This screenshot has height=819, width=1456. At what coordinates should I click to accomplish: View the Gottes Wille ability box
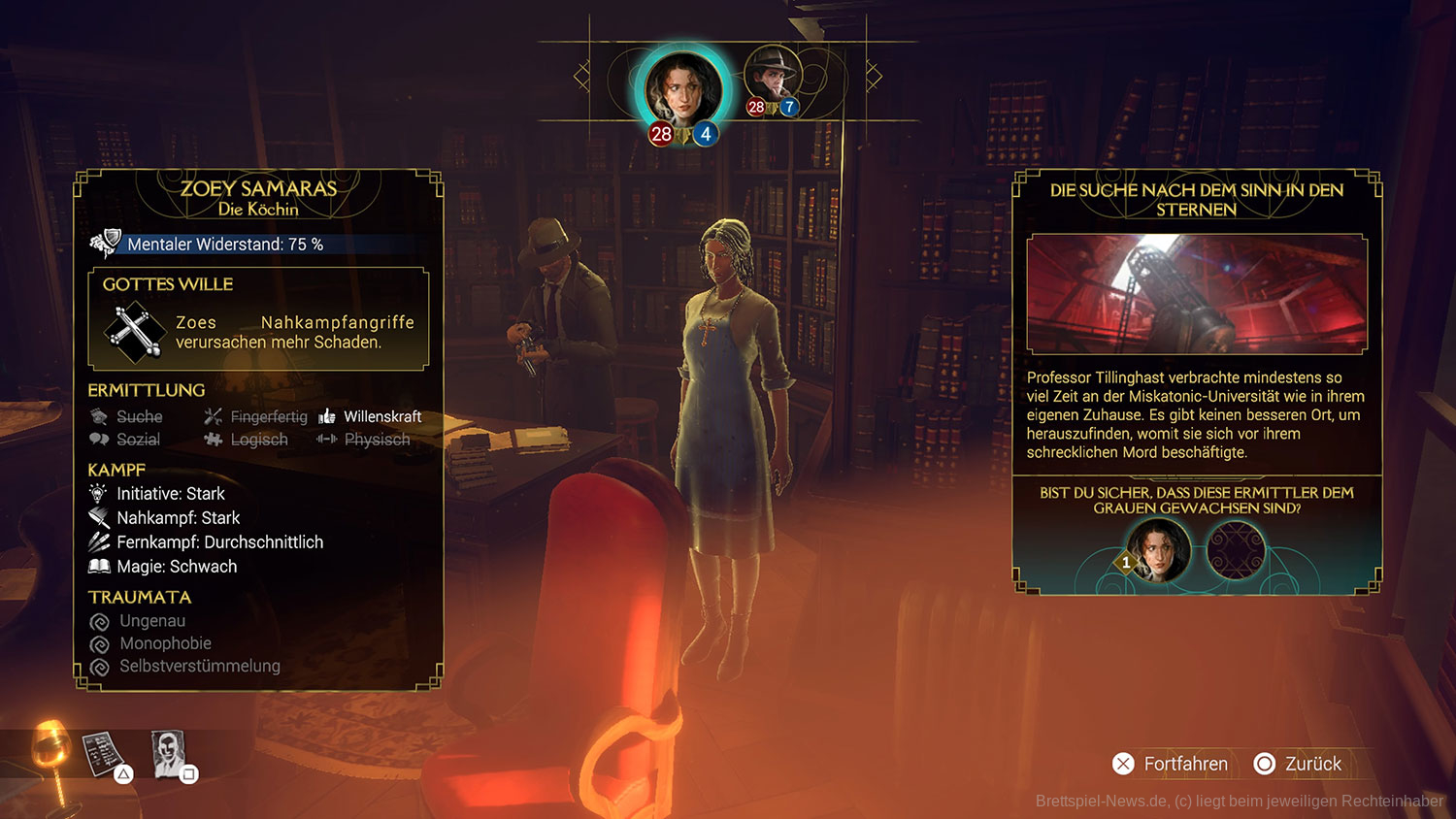[258, 319]
